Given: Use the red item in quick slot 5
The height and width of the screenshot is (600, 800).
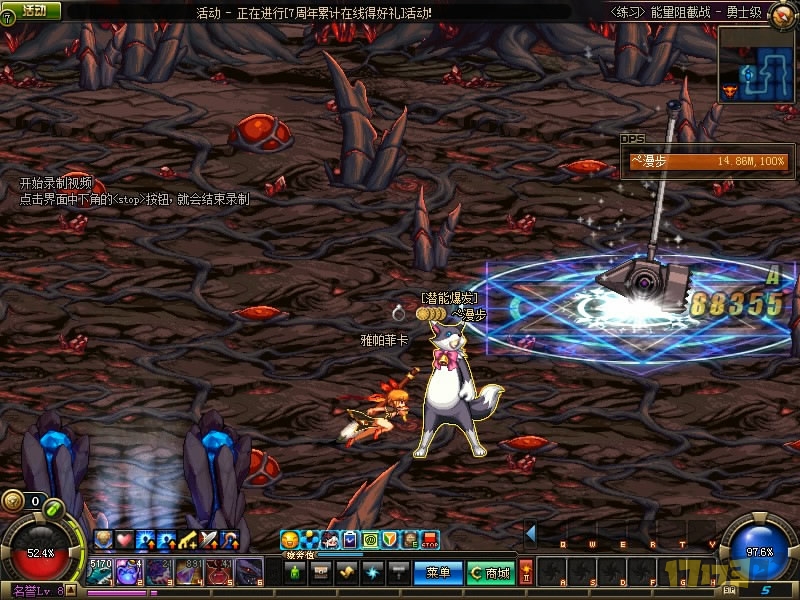Looking at the screenshot, I should [220, 572].
